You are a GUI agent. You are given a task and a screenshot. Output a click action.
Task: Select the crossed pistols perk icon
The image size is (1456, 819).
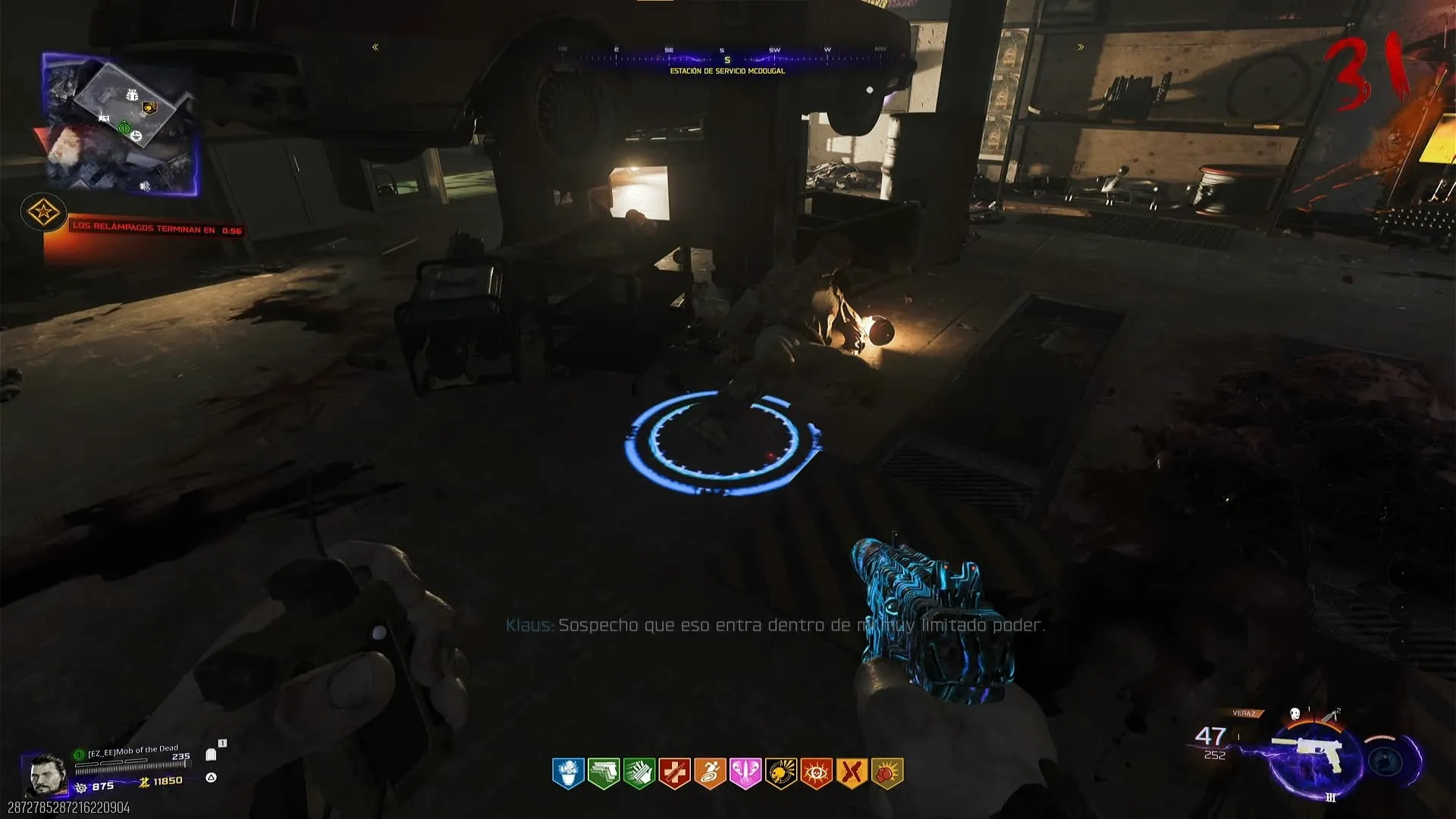pos(852,773)
